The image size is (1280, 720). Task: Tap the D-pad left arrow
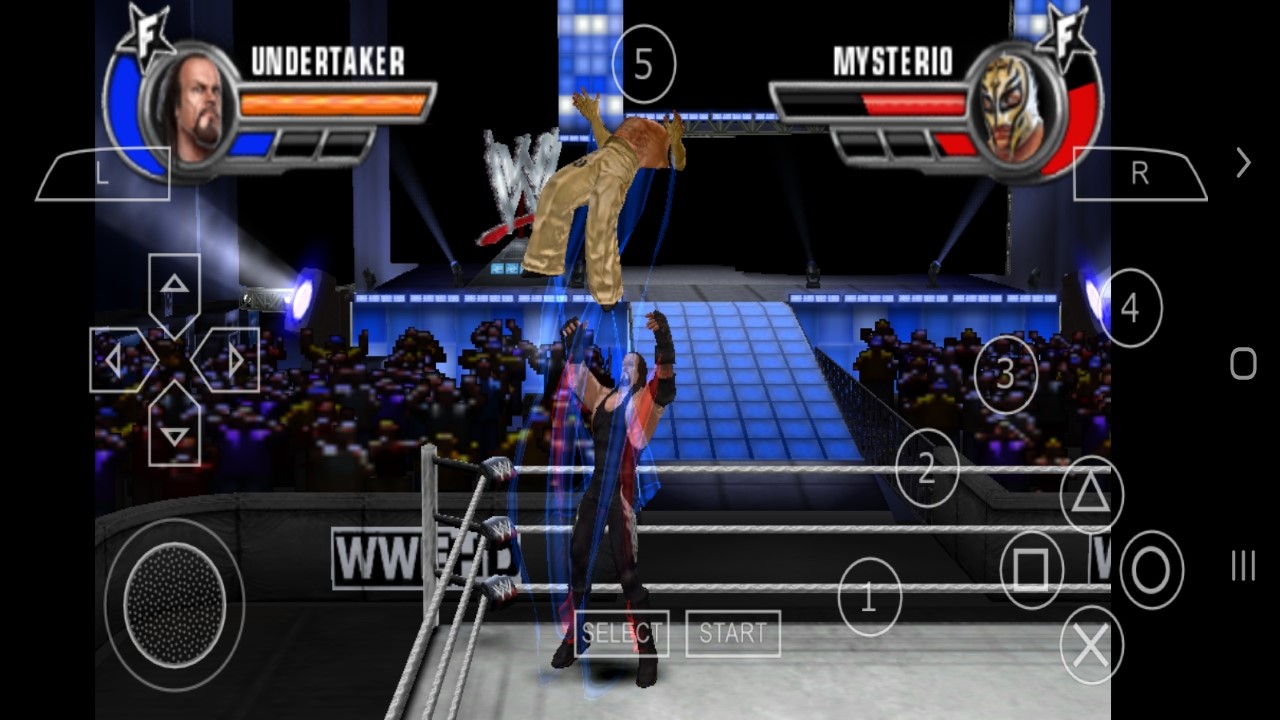tap(116, 360)
